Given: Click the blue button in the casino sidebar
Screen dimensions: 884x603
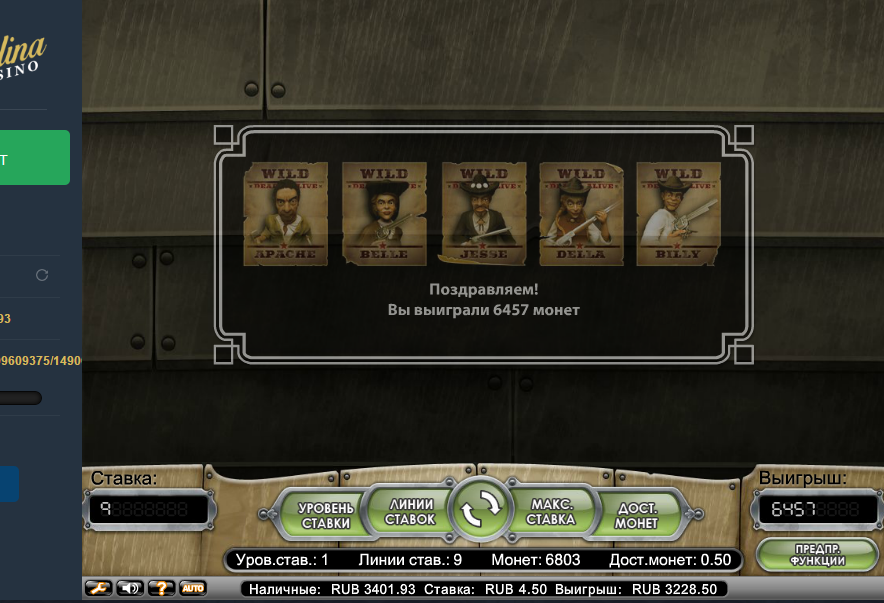Looking at the screenshot, I should pyautogui.click(x=9, y=484).
